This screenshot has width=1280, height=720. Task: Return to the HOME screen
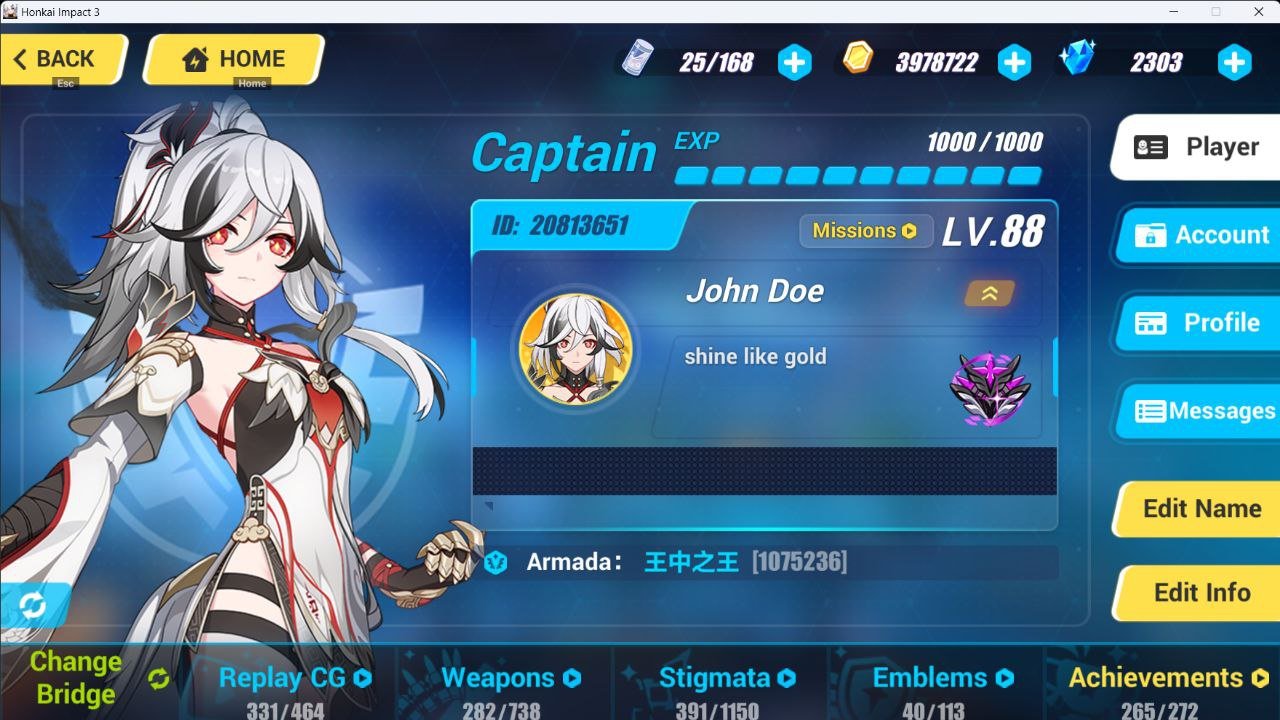click(234, 60)
